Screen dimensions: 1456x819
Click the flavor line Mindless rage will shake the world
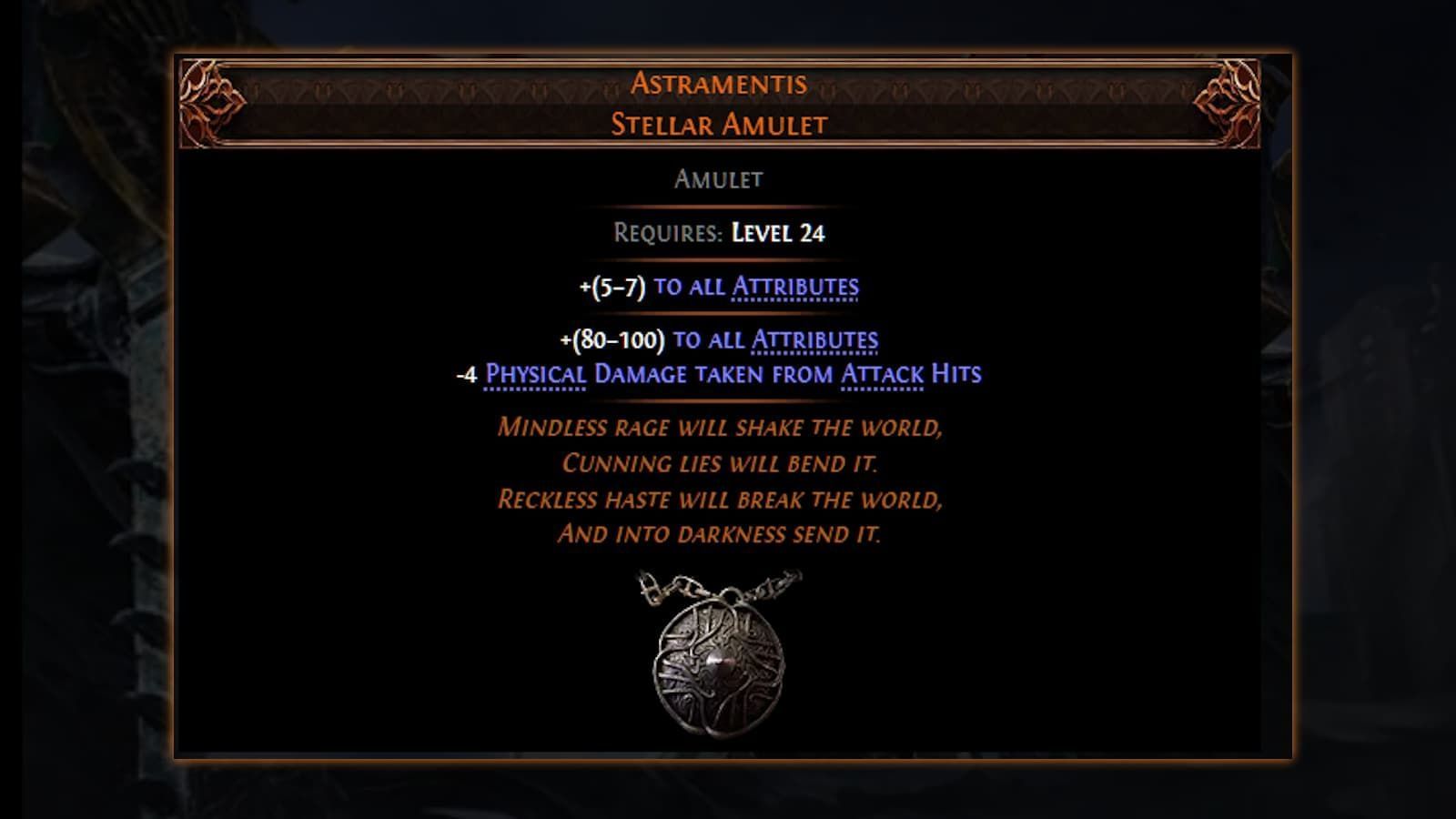click(722, 428)
